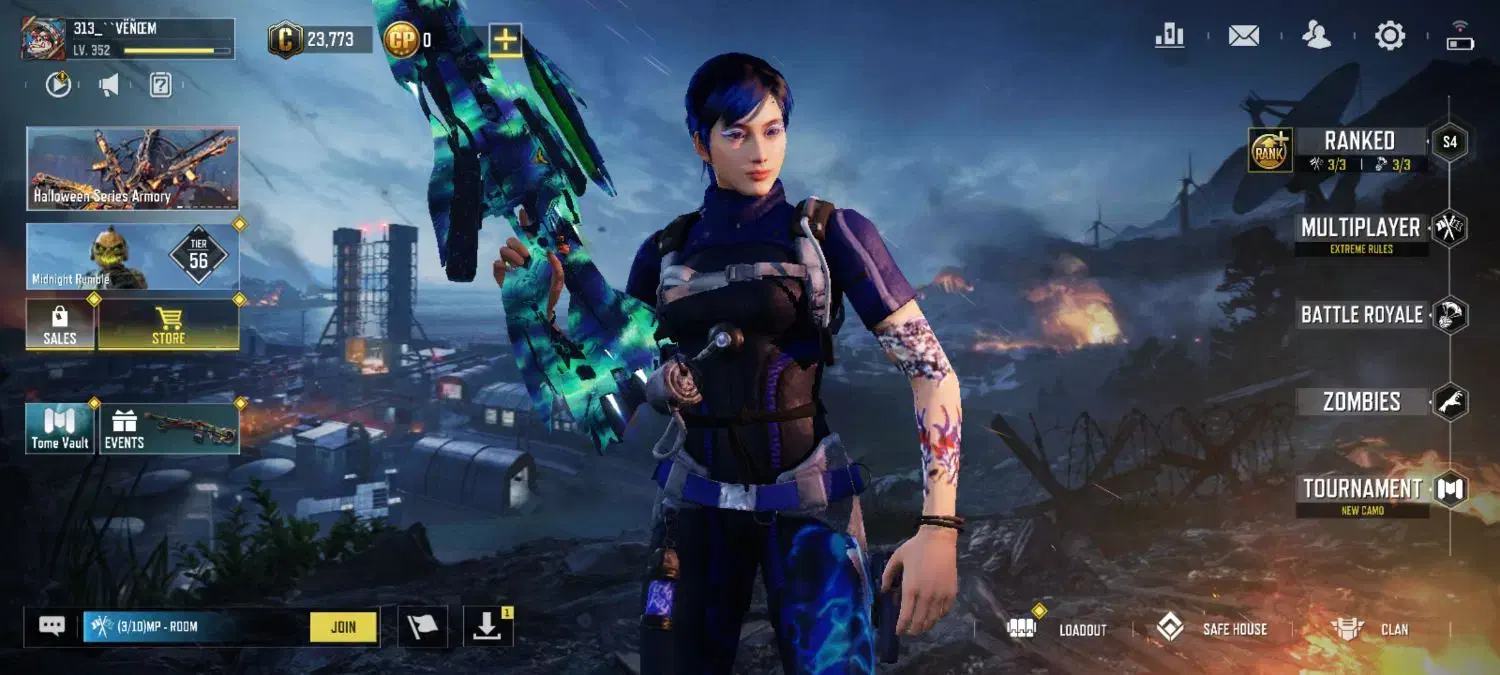
Task: Open the gear Settings icon
Action: 1390,36
